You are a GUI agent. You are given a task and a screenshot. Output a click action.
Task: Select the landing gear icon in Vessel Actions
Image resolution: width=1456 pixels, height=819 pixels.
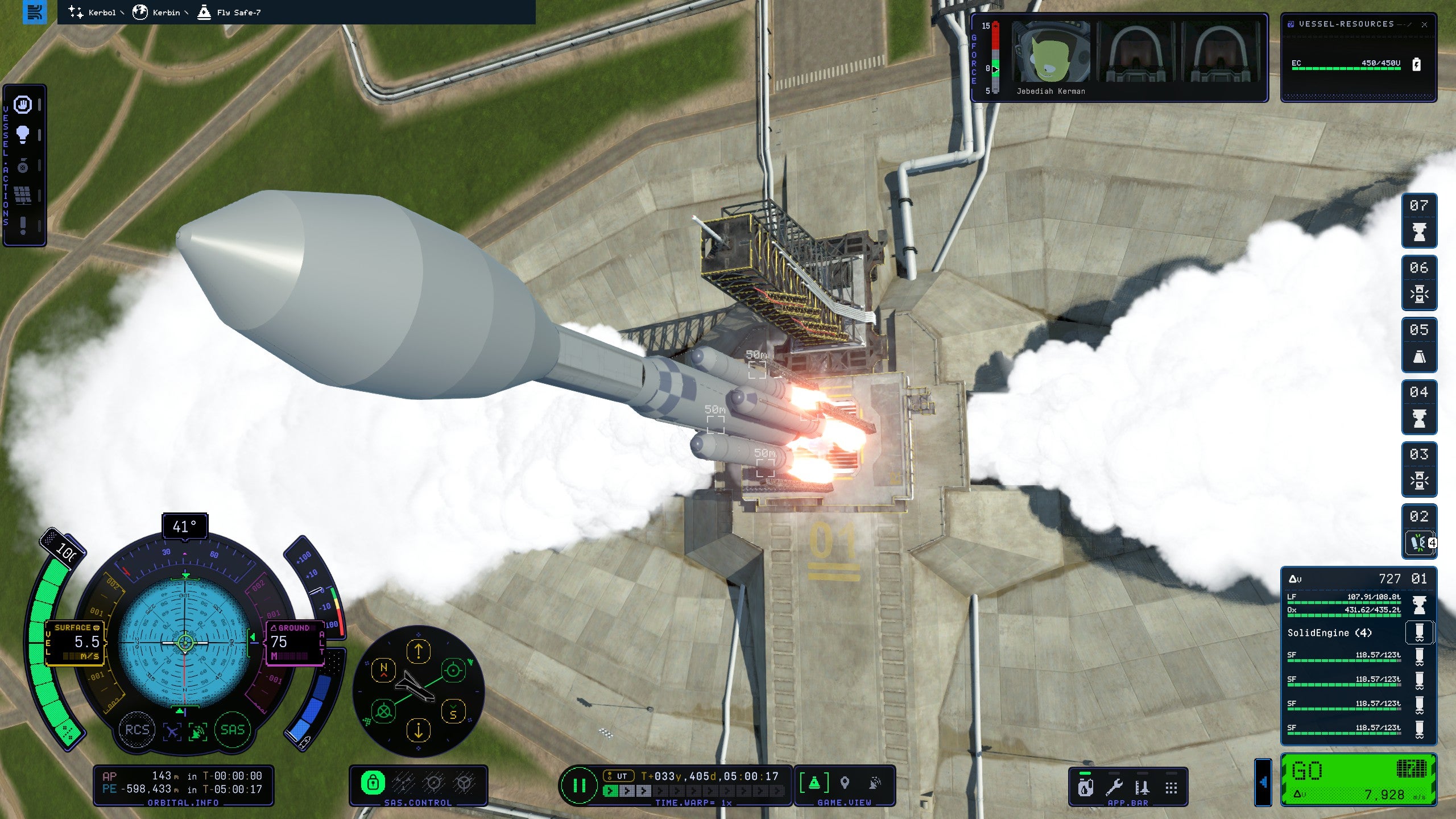point(23,164)
